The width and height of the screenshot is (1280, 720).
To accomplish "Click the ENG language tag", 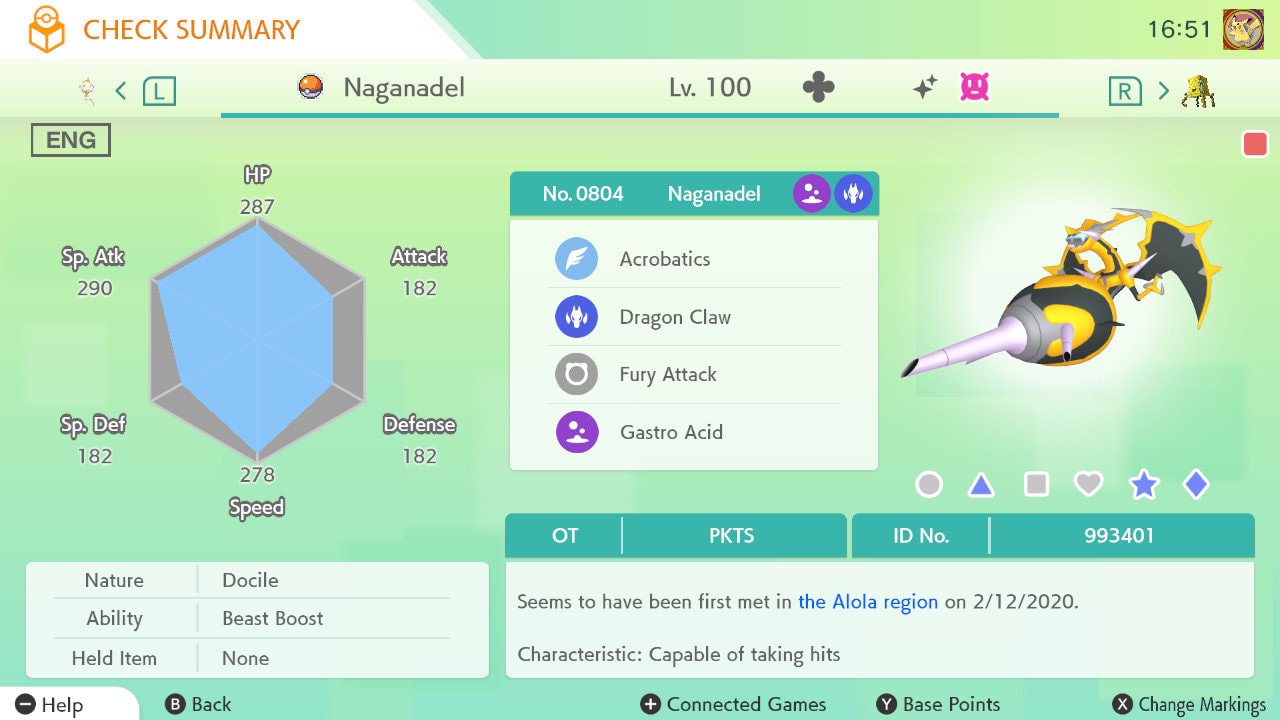I will [71, 141].
